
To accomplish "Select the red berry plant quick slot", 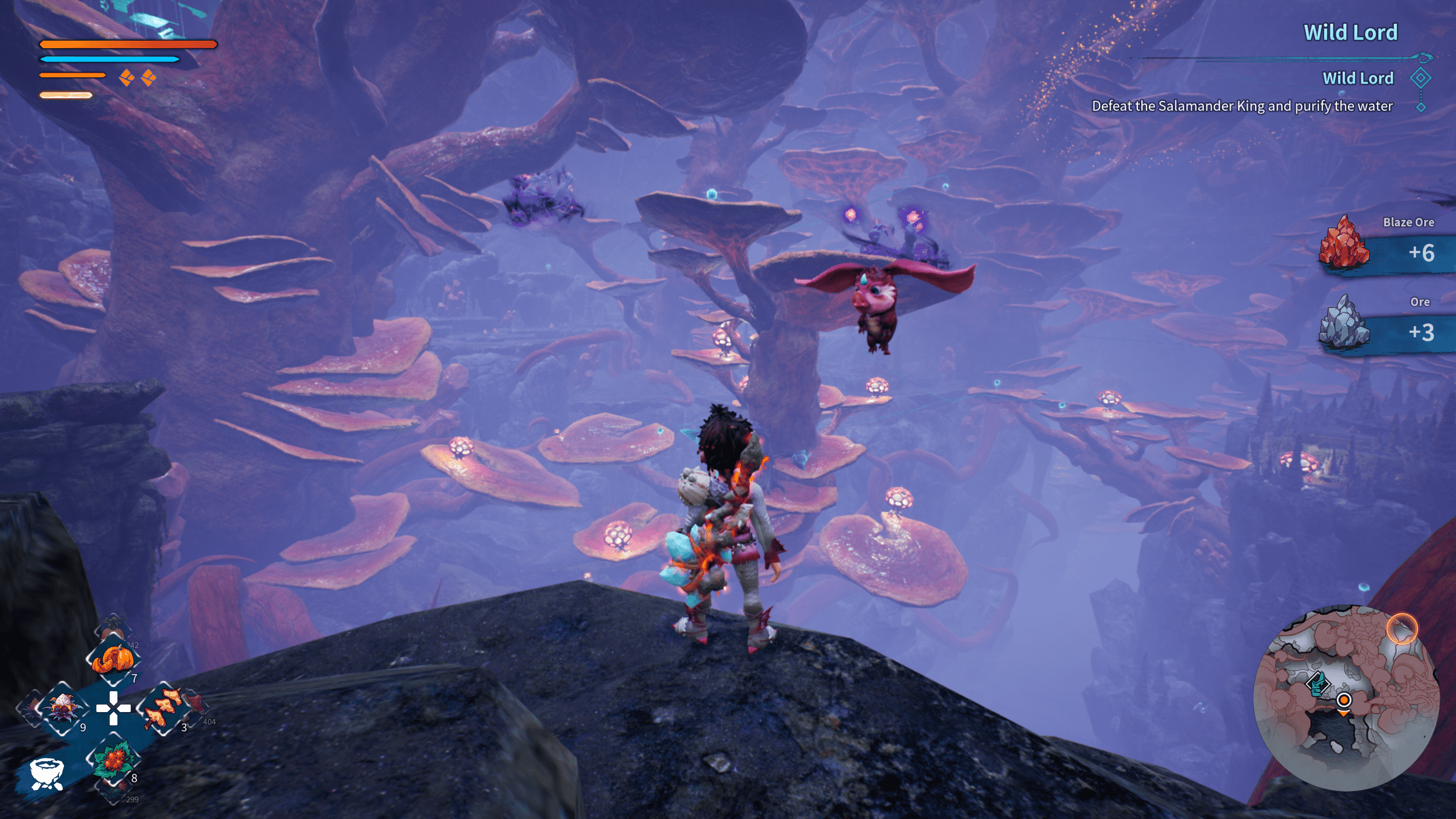I will 113,758.
